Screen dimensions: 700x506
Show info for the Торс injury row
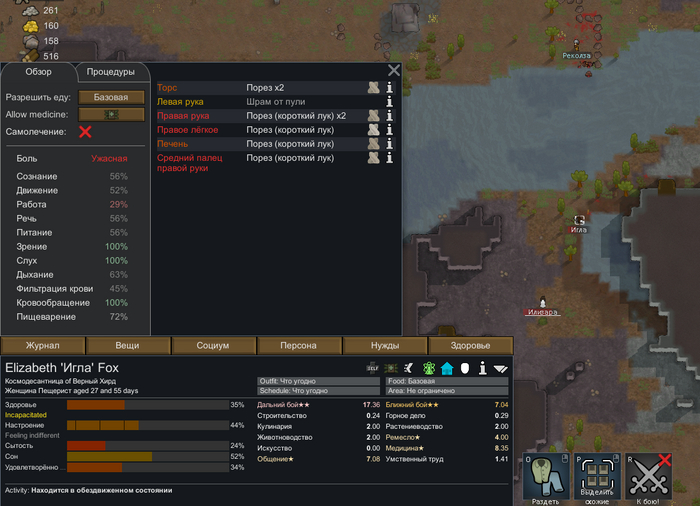(x=390, y=88)
